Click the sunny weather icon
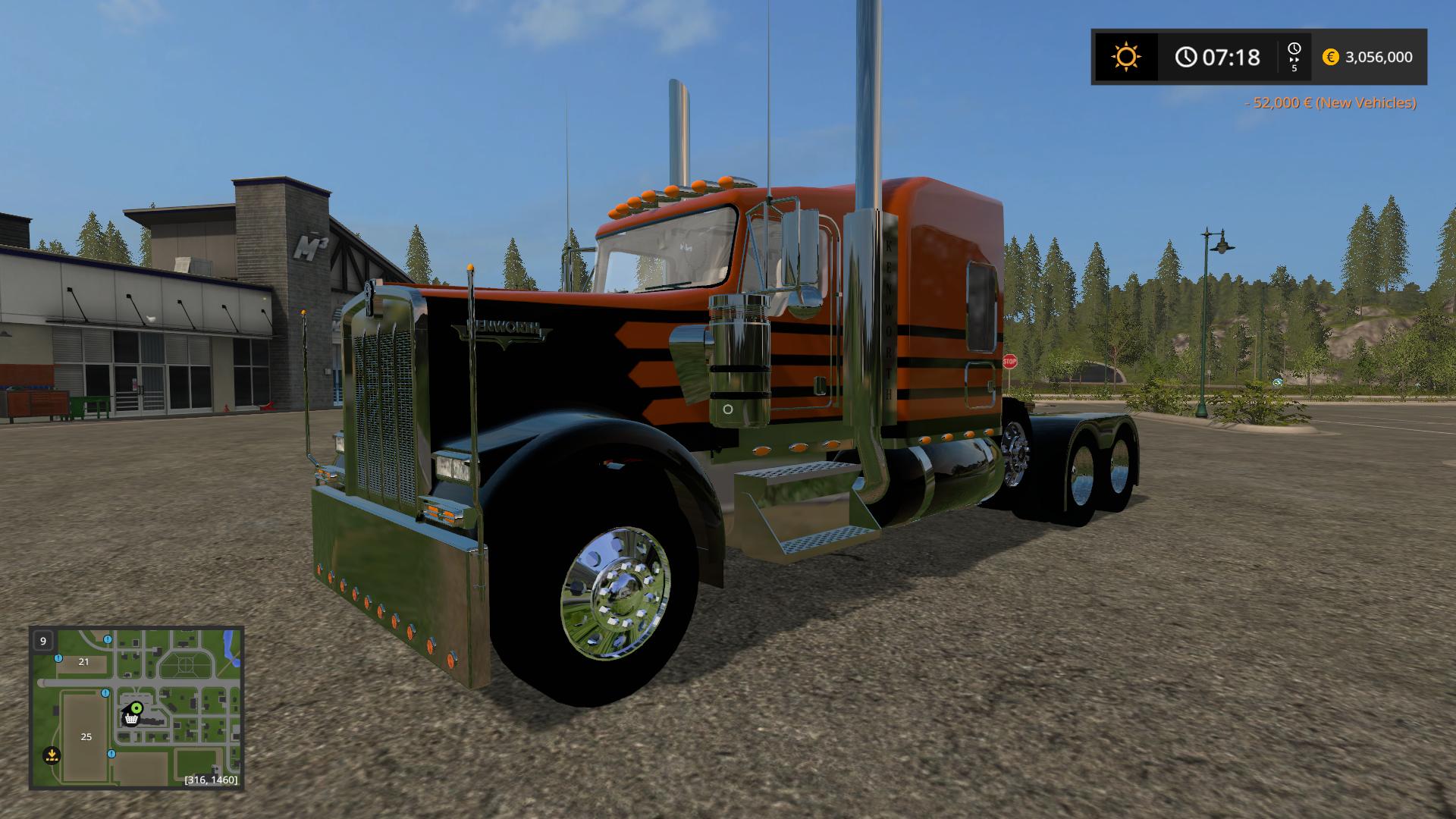Screen dimensions: 1456x819 pos(1125,57)
